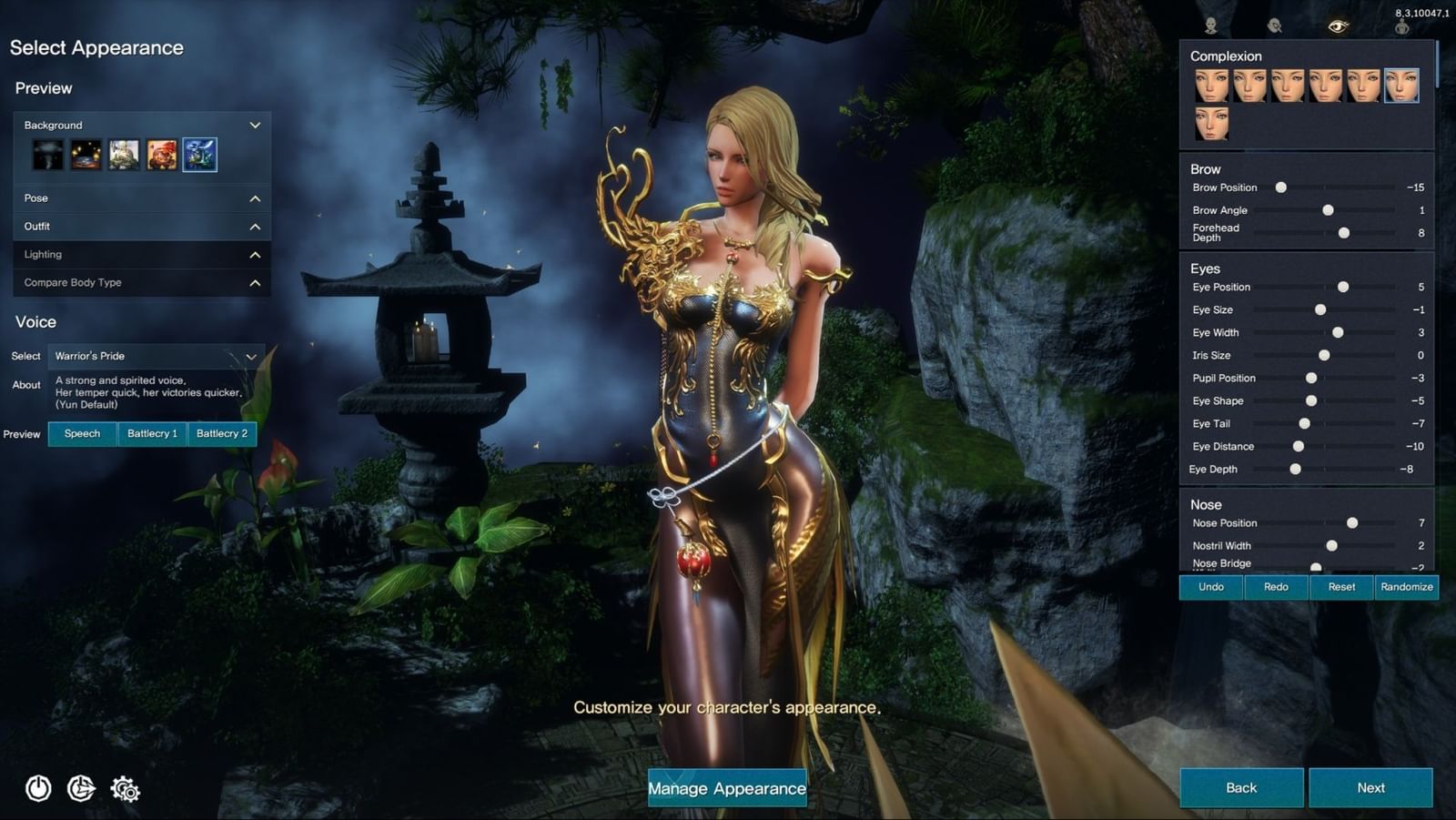1456x820 pixels.
Task: Play the Battlecry 1 voice preview
Action: (x=152, y=434)
